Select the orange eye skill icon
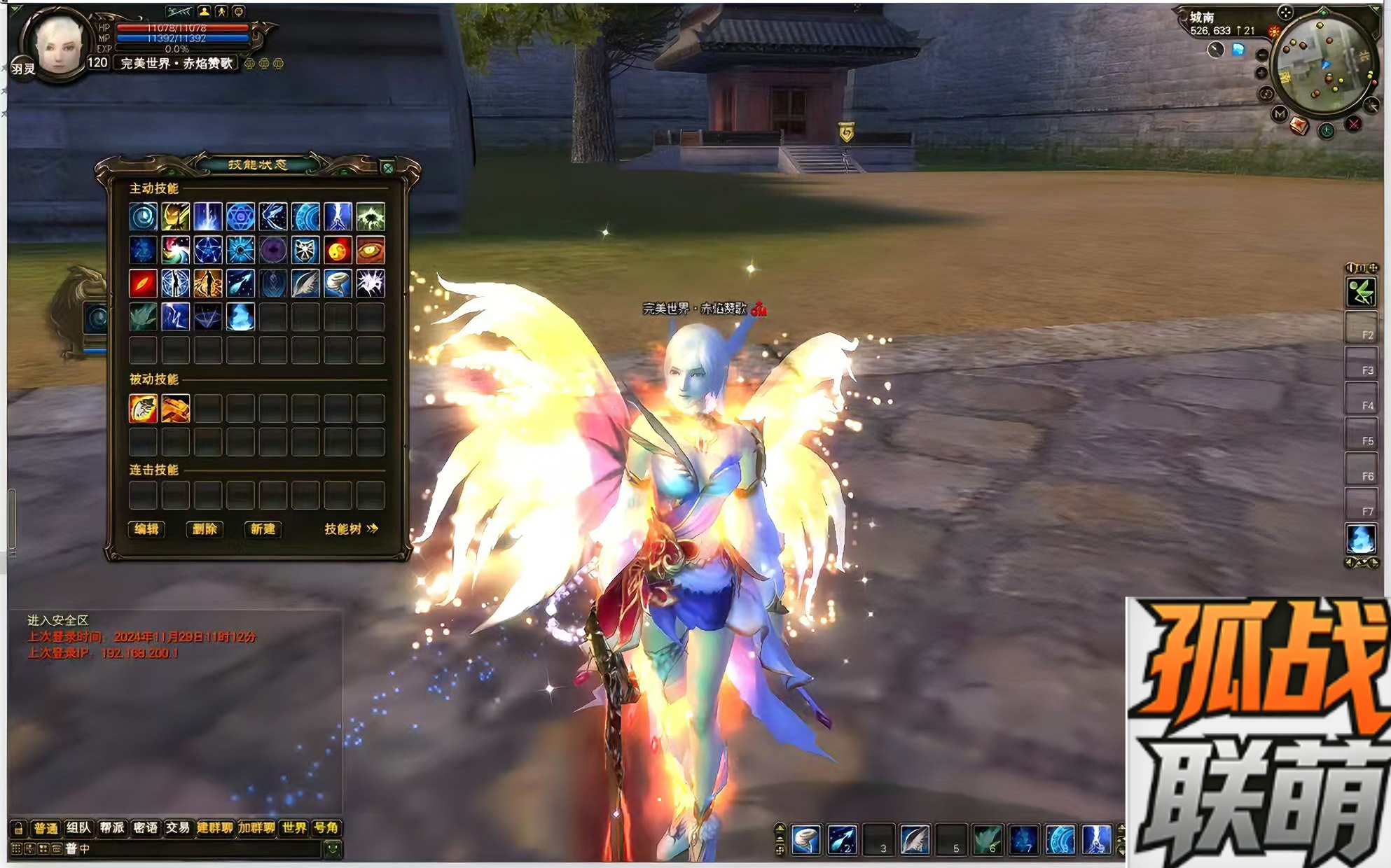 371,250
